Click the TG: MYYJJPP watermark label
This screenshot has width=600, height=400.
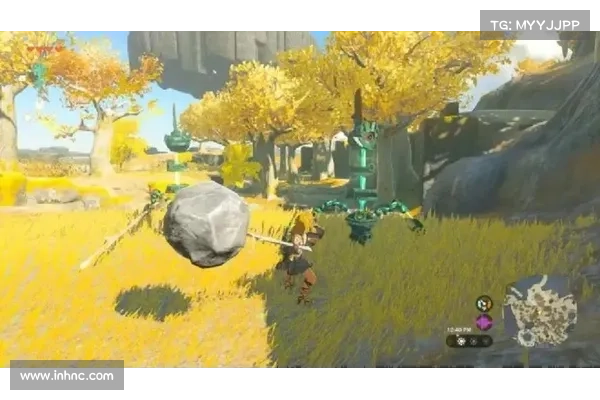click(535, 23)
